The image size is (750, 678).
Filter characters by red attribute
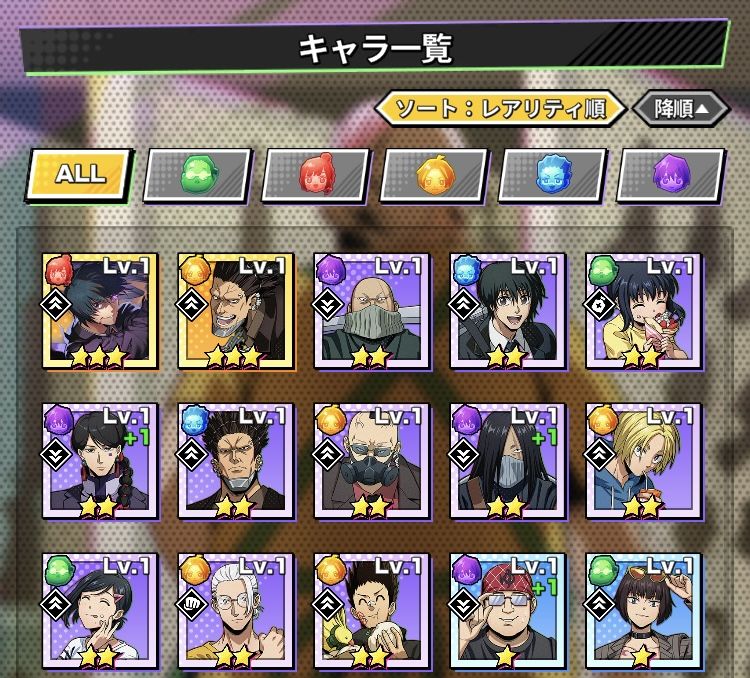point(316,176)
